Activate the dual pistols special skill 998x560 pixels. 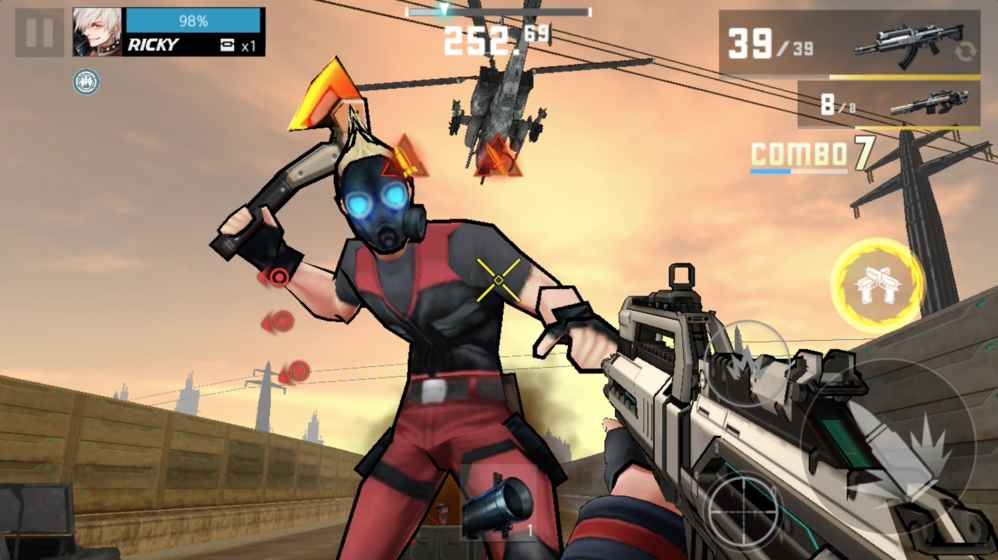(x=878, y=285)
